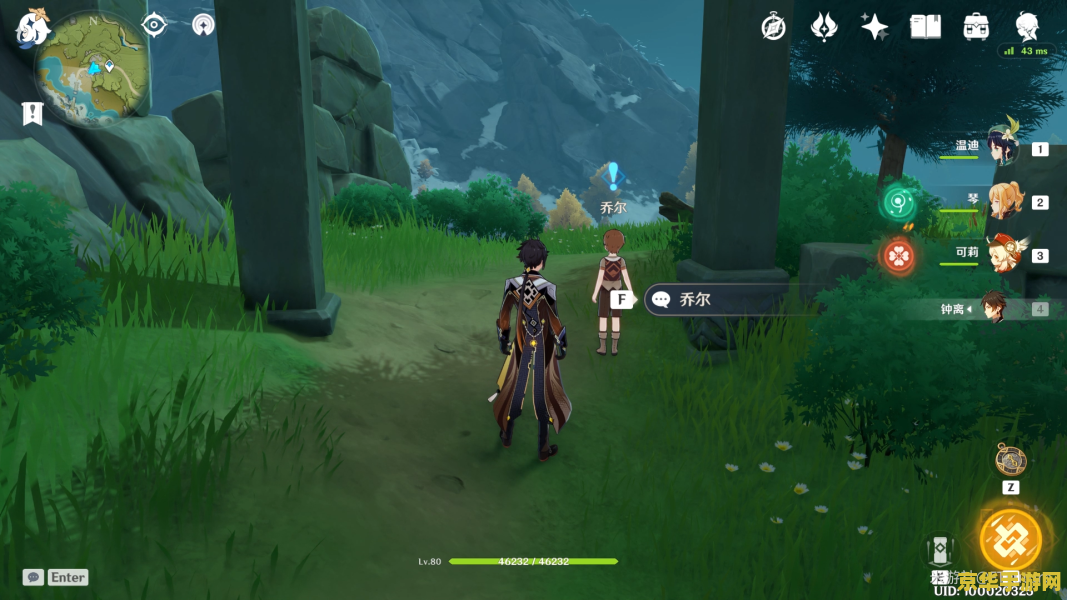This screenshot has height=600, width=1067.
Task: Open the Wish wings icon
Action: point(824,27)
